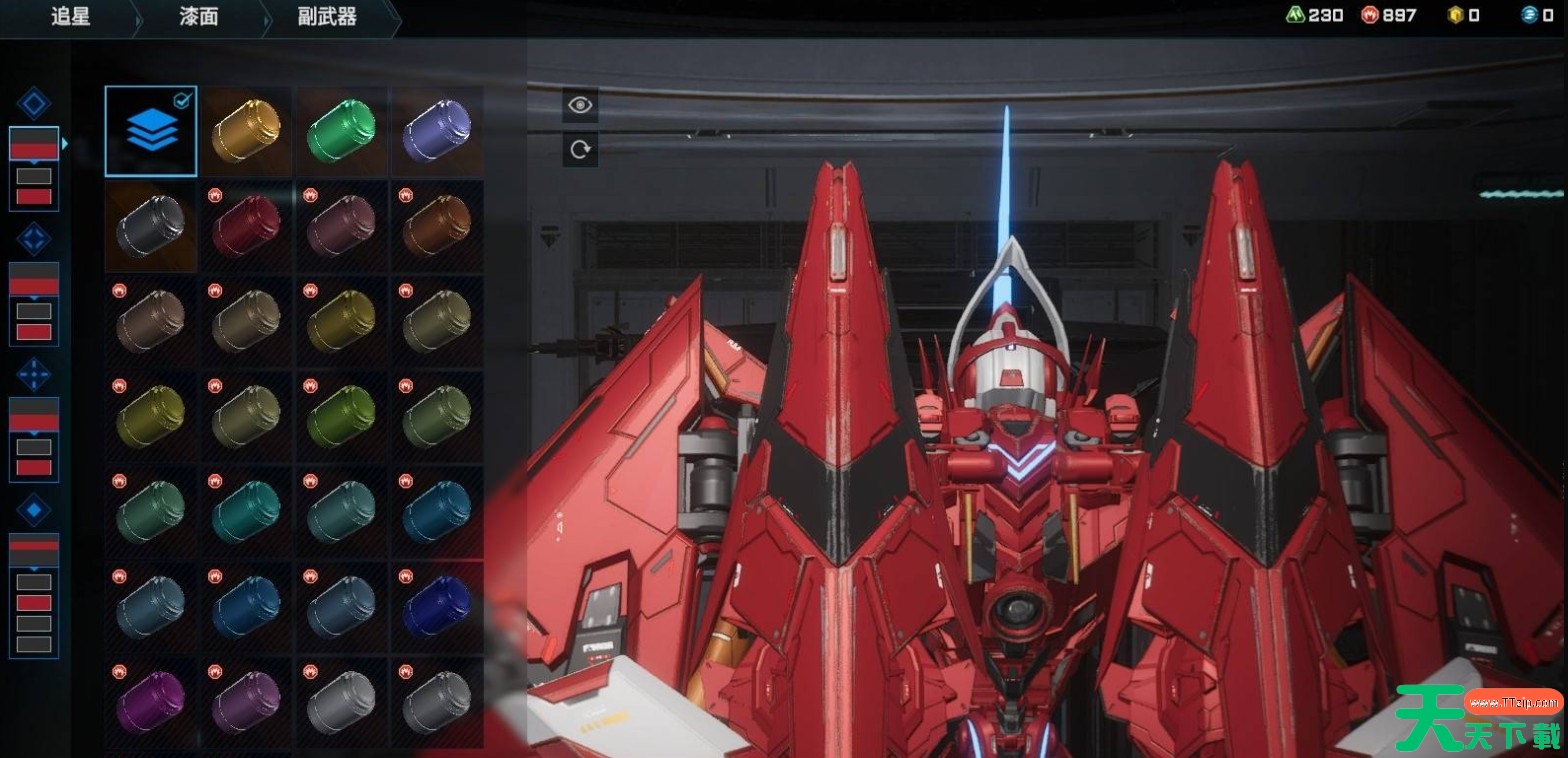The width and height of the screenshot is (1568, 758).
Task: Select the orange-brown paint canister
Action: coord(437,226)
